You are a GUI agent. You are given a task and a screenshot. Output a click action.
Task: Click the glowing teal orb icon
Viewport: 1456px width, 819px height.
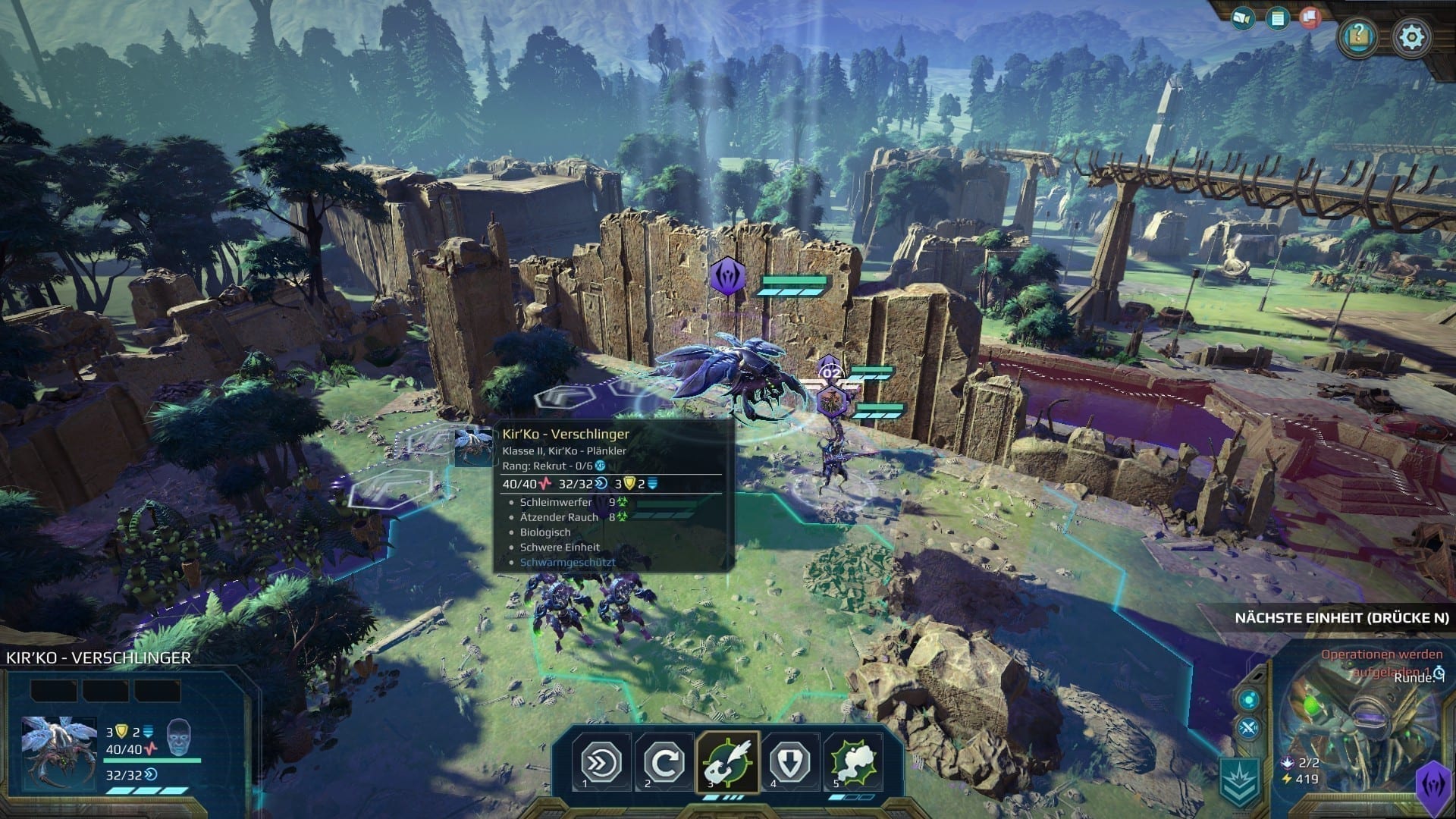(1248, 699)
